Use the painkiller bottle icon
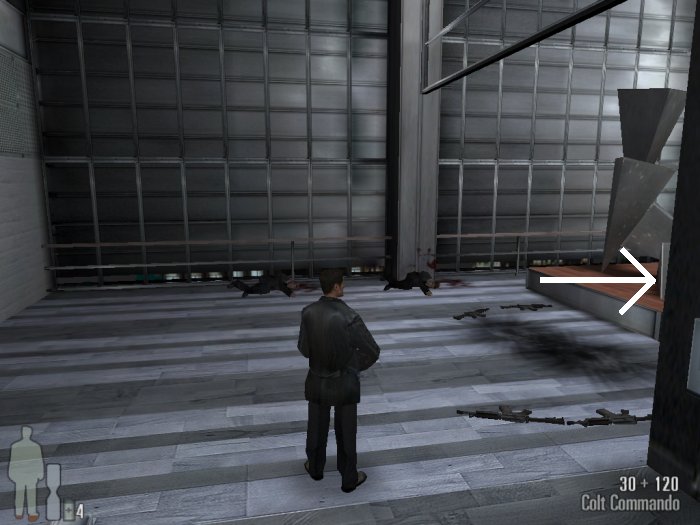Viewport: 700px width, 525px height. [70, 510]
